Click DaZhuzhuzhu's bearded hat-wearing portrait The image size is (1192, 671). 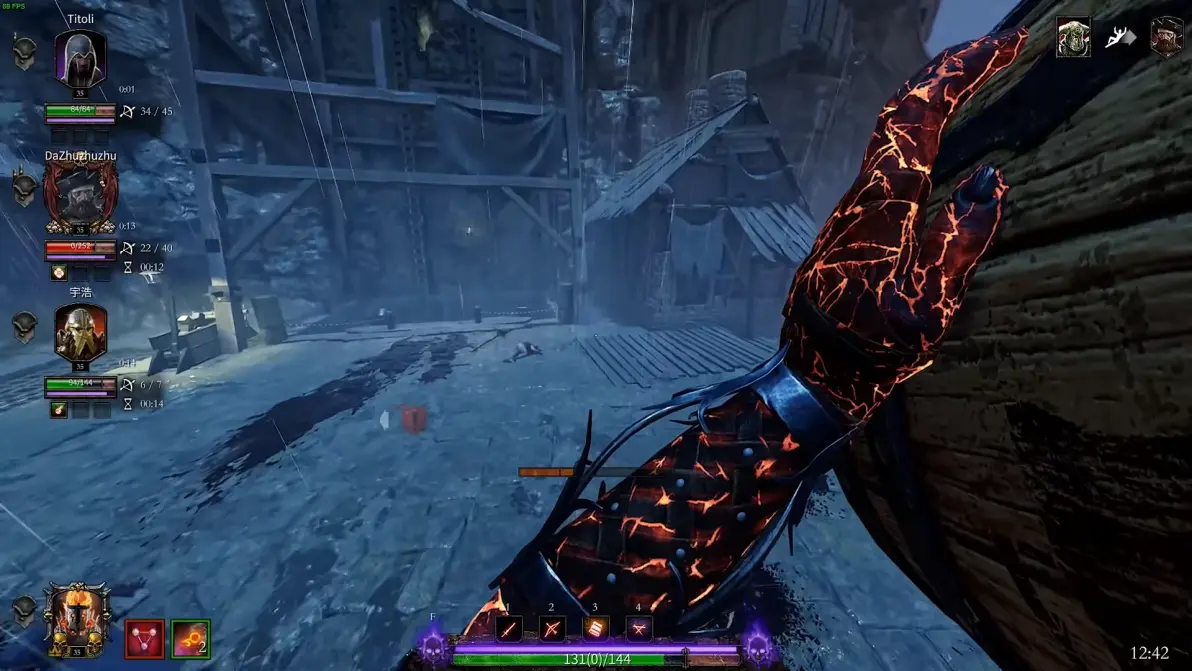pos(80,198)
